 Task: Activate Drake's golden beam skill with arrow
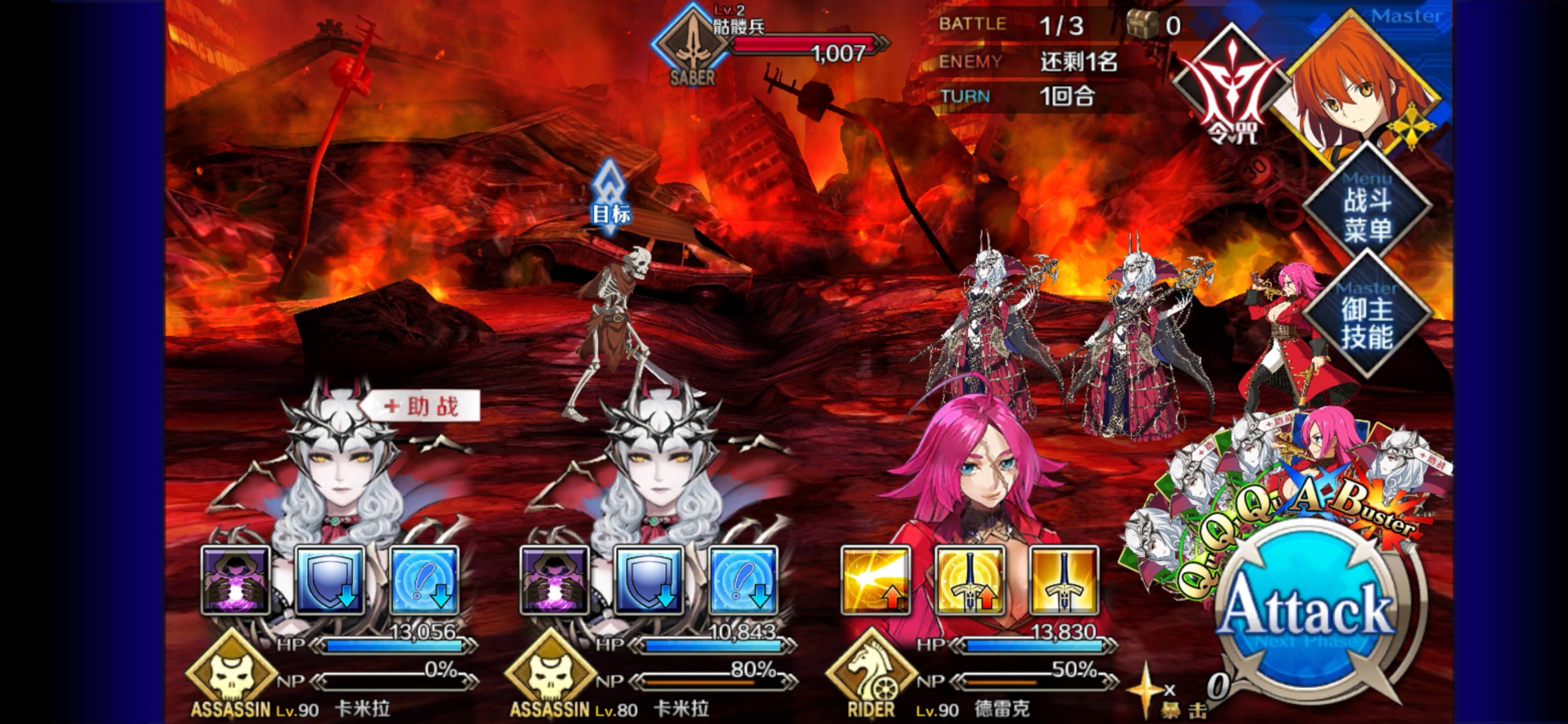pos(876,580)
